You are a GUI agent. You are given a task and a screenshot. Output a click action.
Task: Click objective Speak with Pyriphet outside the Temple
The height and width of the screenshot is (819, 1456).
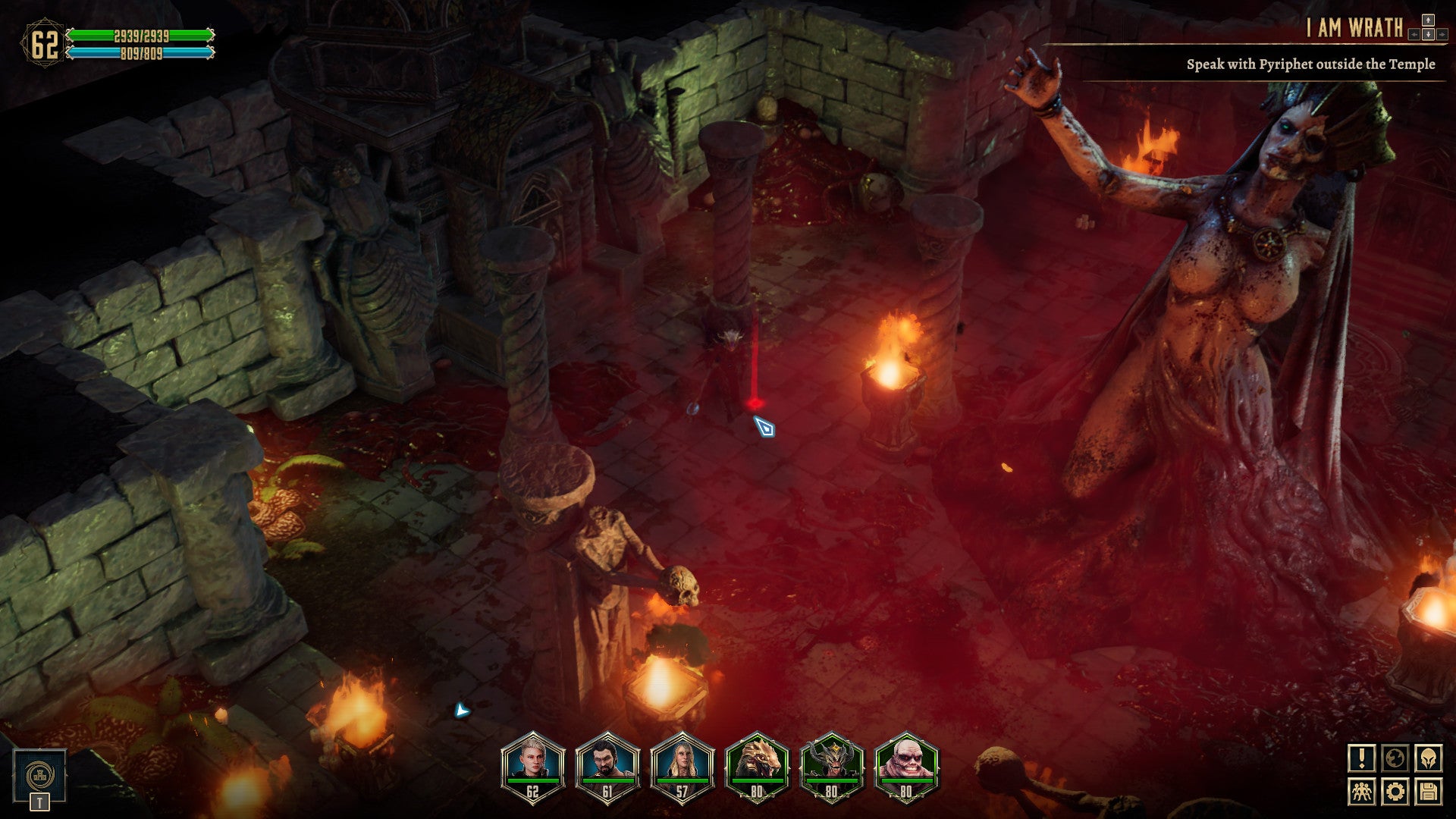(1308, 65)
